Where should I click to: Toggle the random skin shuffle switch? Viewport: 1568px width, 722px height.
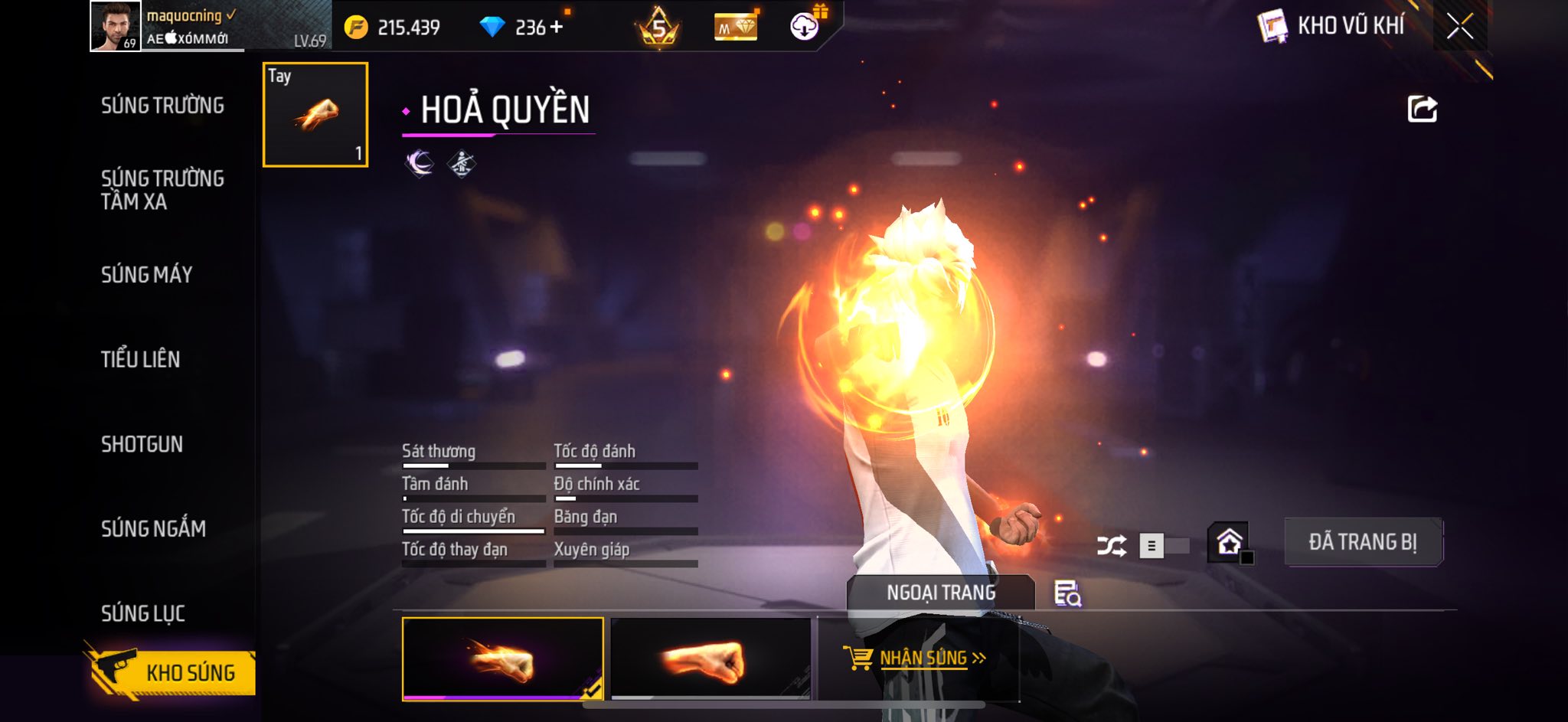click(x=1164, y=546)
